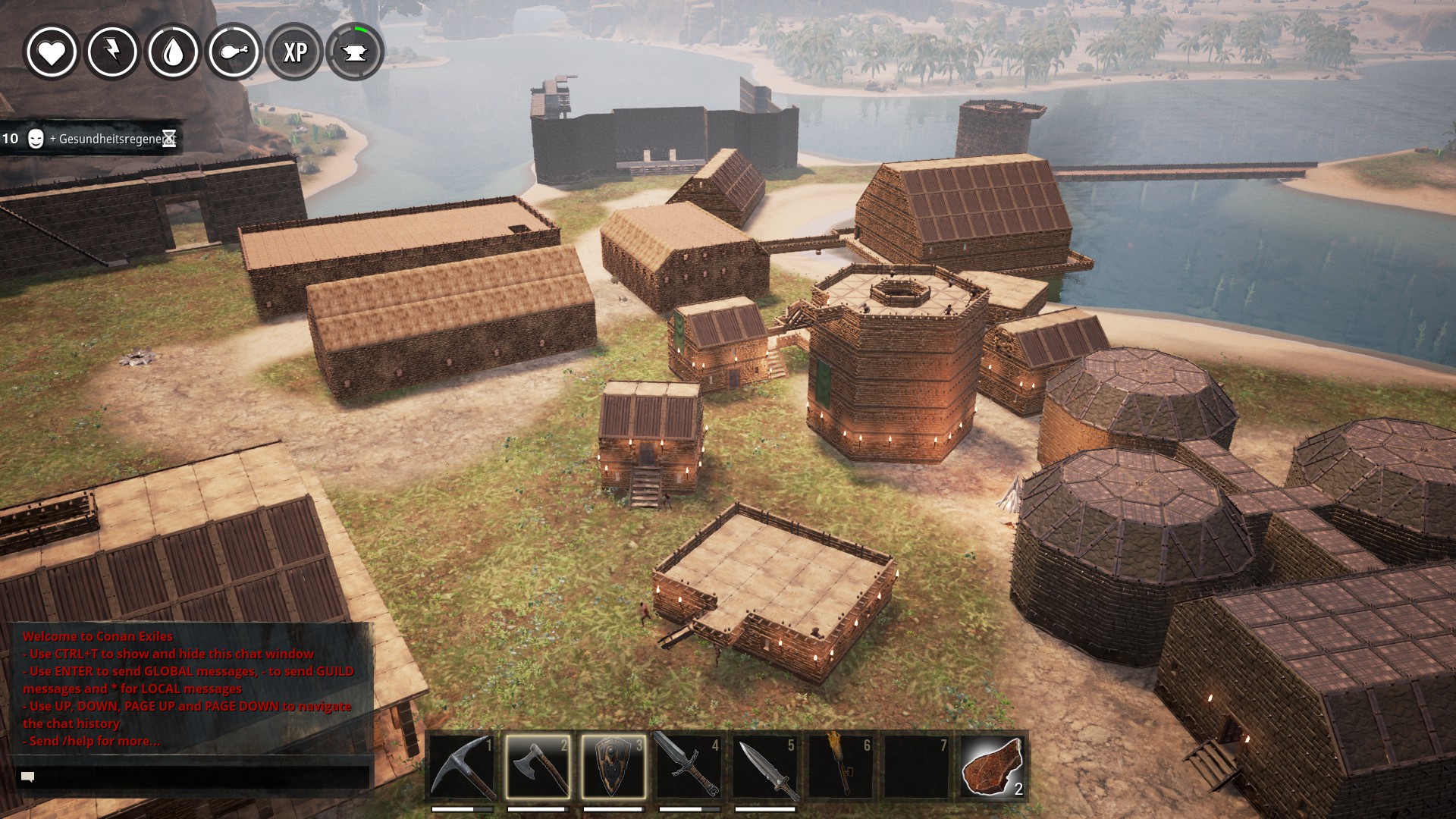Select the sword in hotbar slot 4
This screenshot has height=819, width=1456.
689,766
